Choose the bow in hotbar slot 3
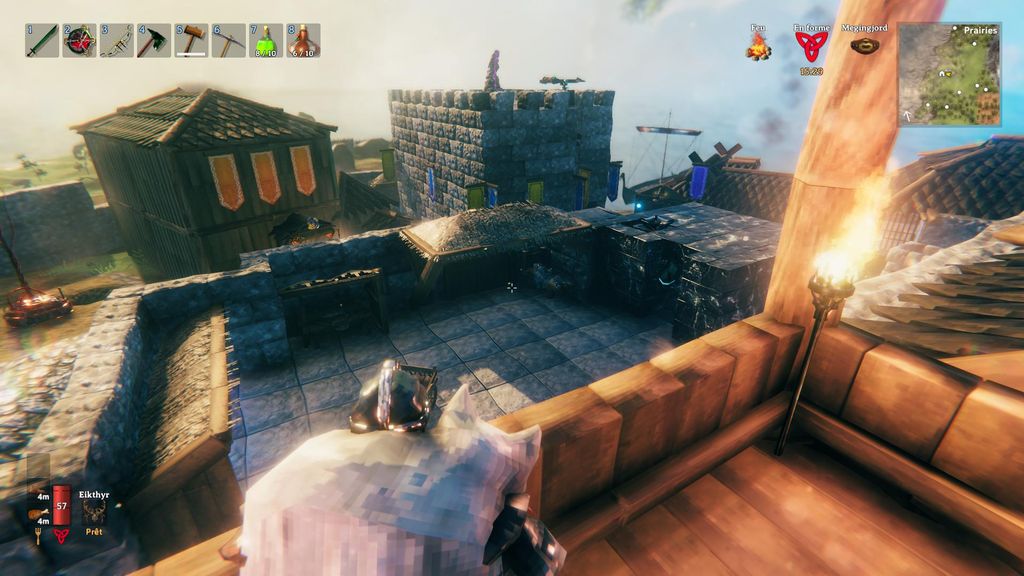The height and width of the screenshot is (576, 1024). (116, 40)
